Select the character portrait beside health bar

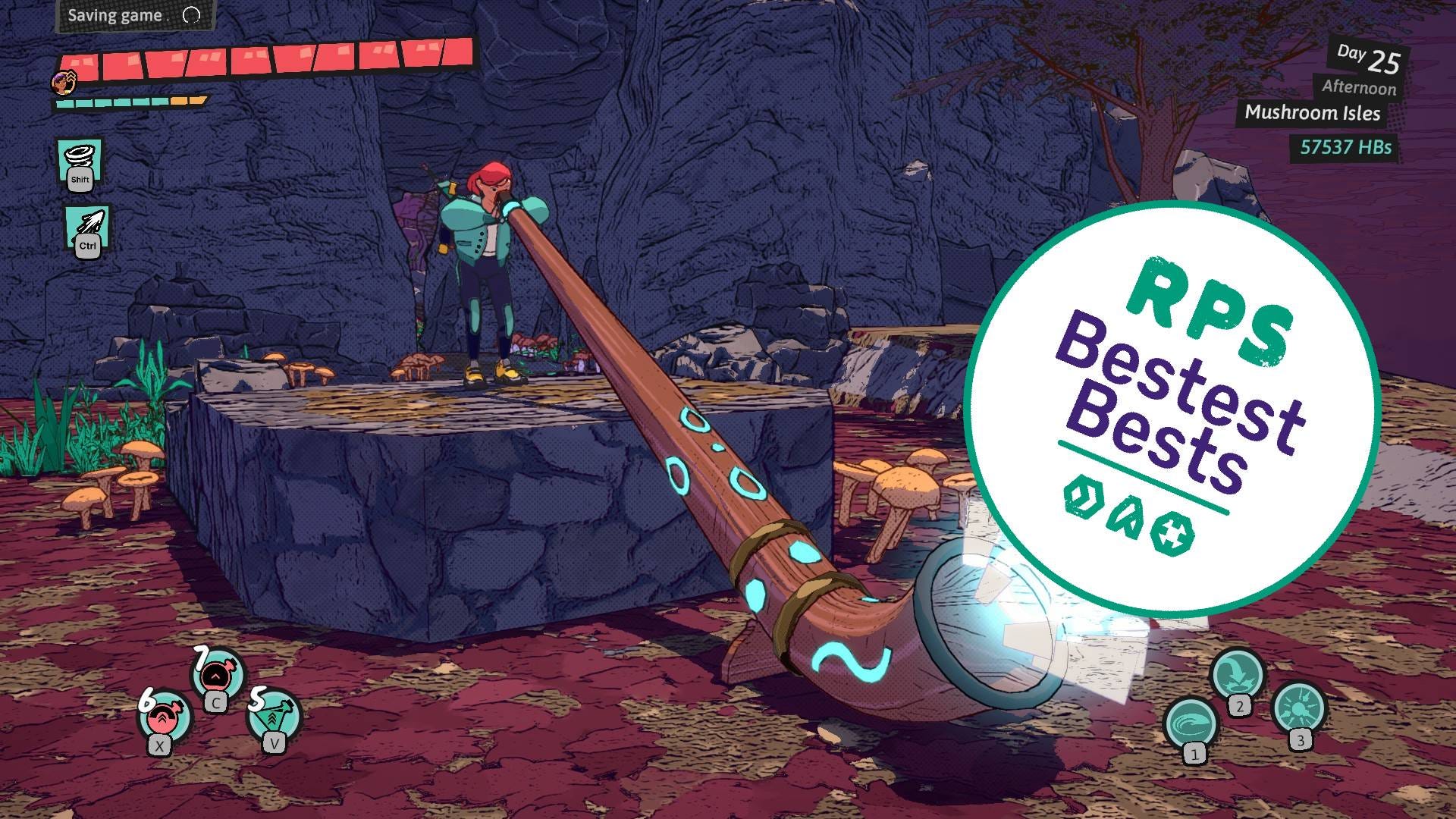[x=64, y=81]
